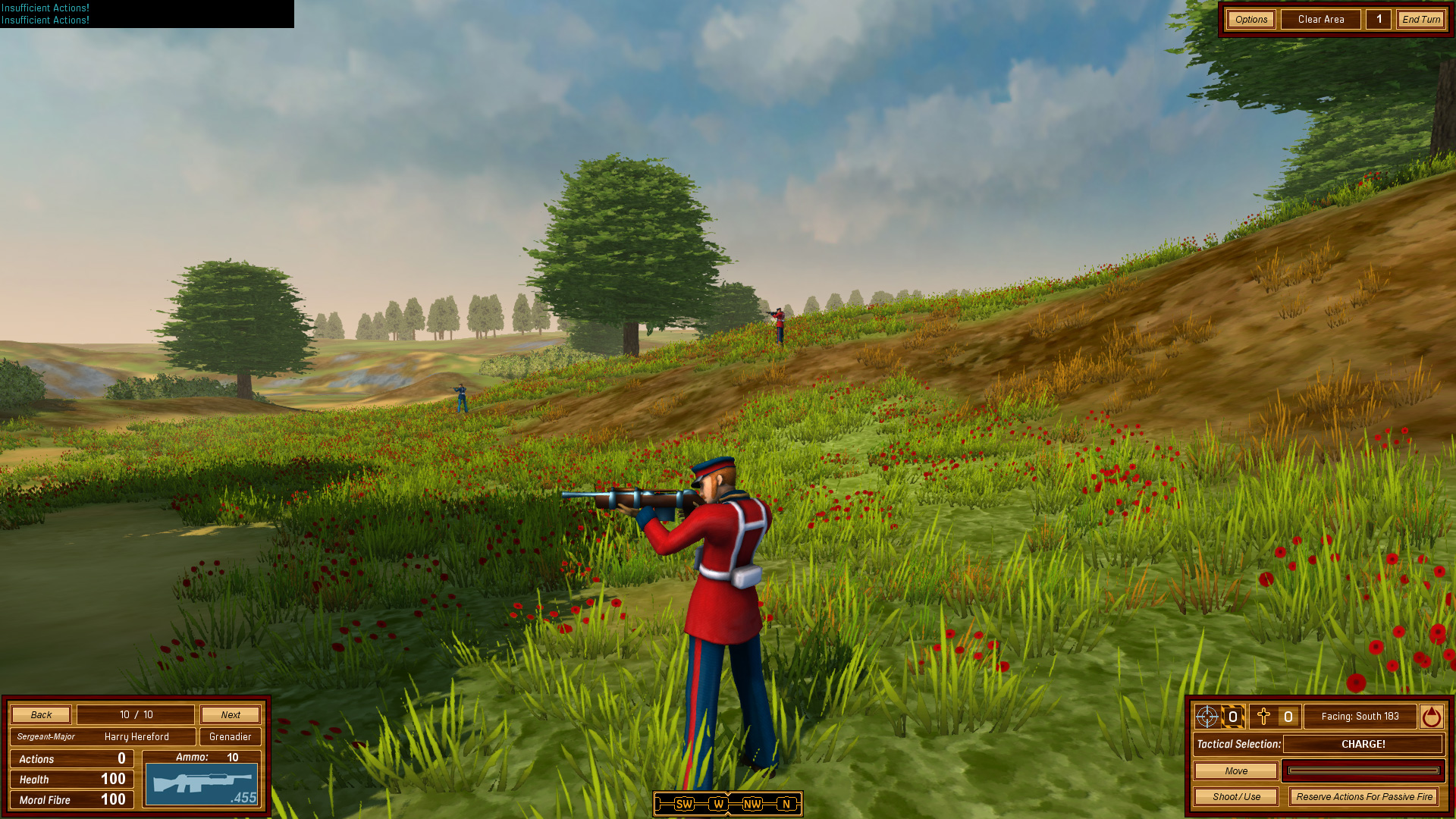Screen dimensions: 1456x819
Task: Reserve Actions For Passive Fire
Action: pos(1363,797)
